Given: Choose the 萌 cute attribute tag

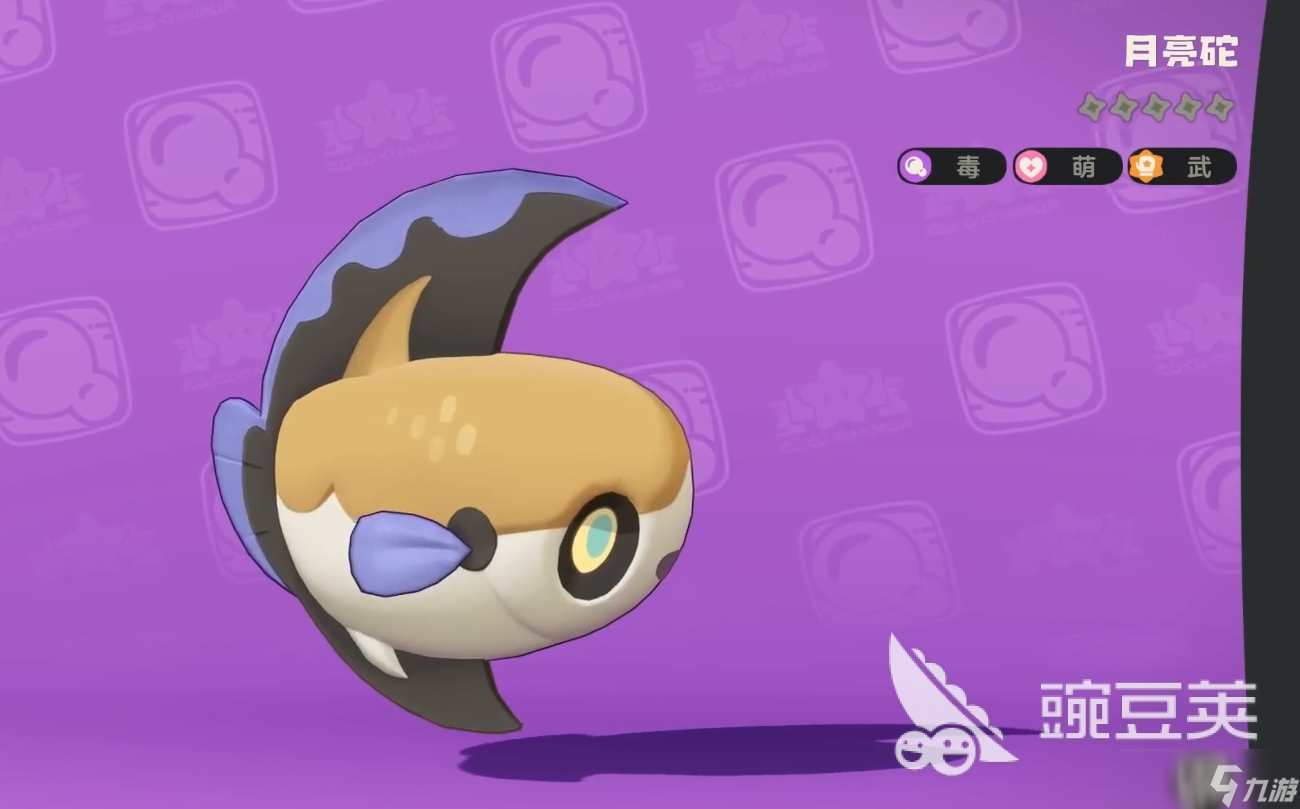Looking at the screenshot, I should pyautogui.click(x=1067, y=167).
